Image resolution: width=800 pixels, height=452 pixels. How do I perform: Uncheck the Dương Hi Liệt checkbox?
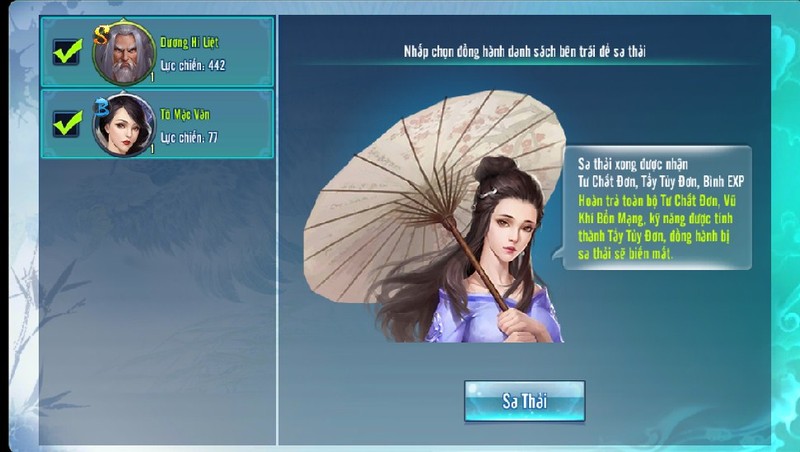[68, 52]
